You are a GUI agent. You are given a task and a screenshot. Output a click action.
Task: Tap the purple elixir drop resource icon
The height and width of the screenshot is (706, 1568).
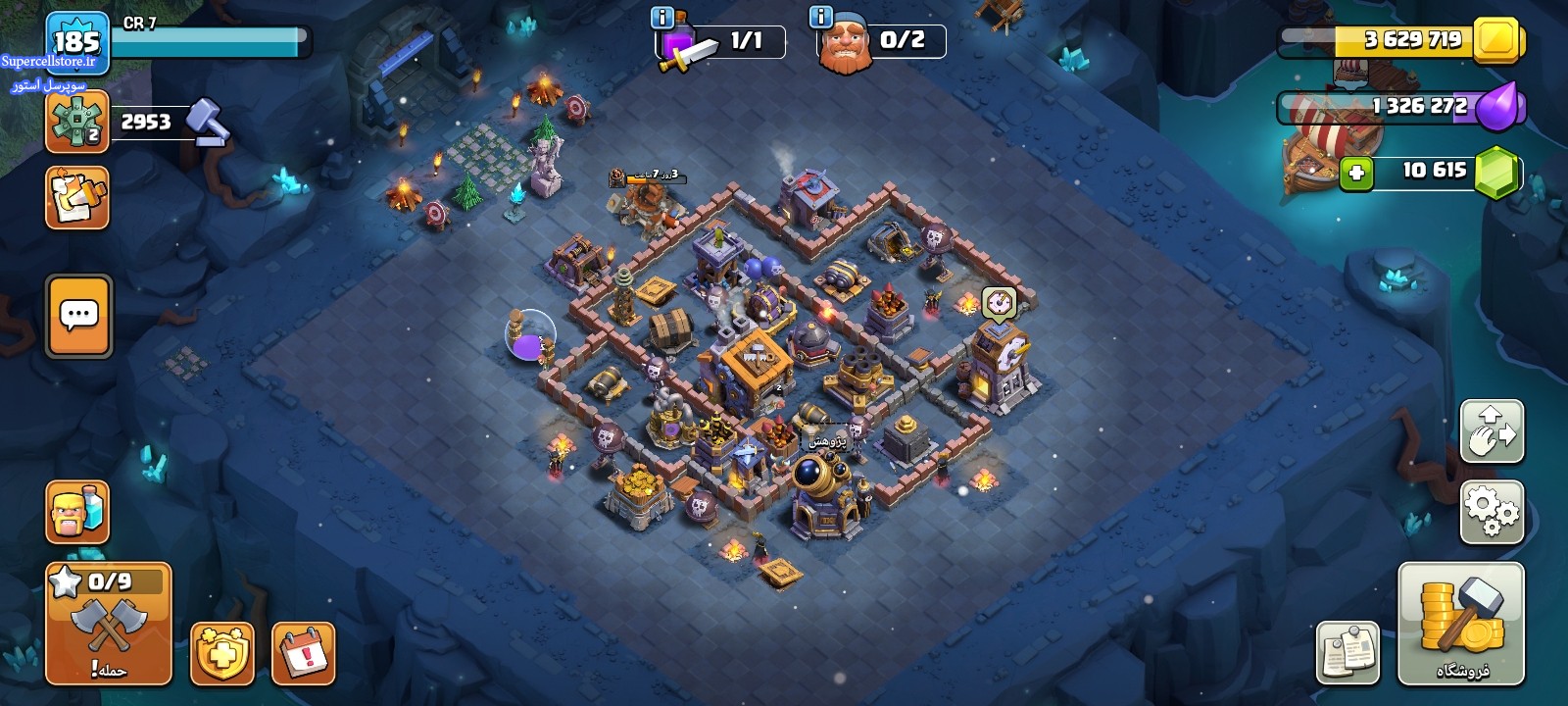1497,106
